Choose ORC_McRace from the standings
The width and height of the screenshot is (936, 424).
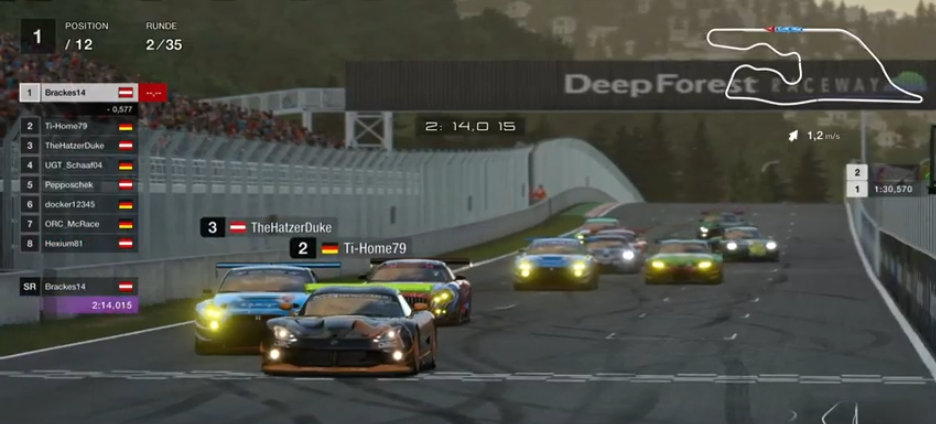coord(78,223)
